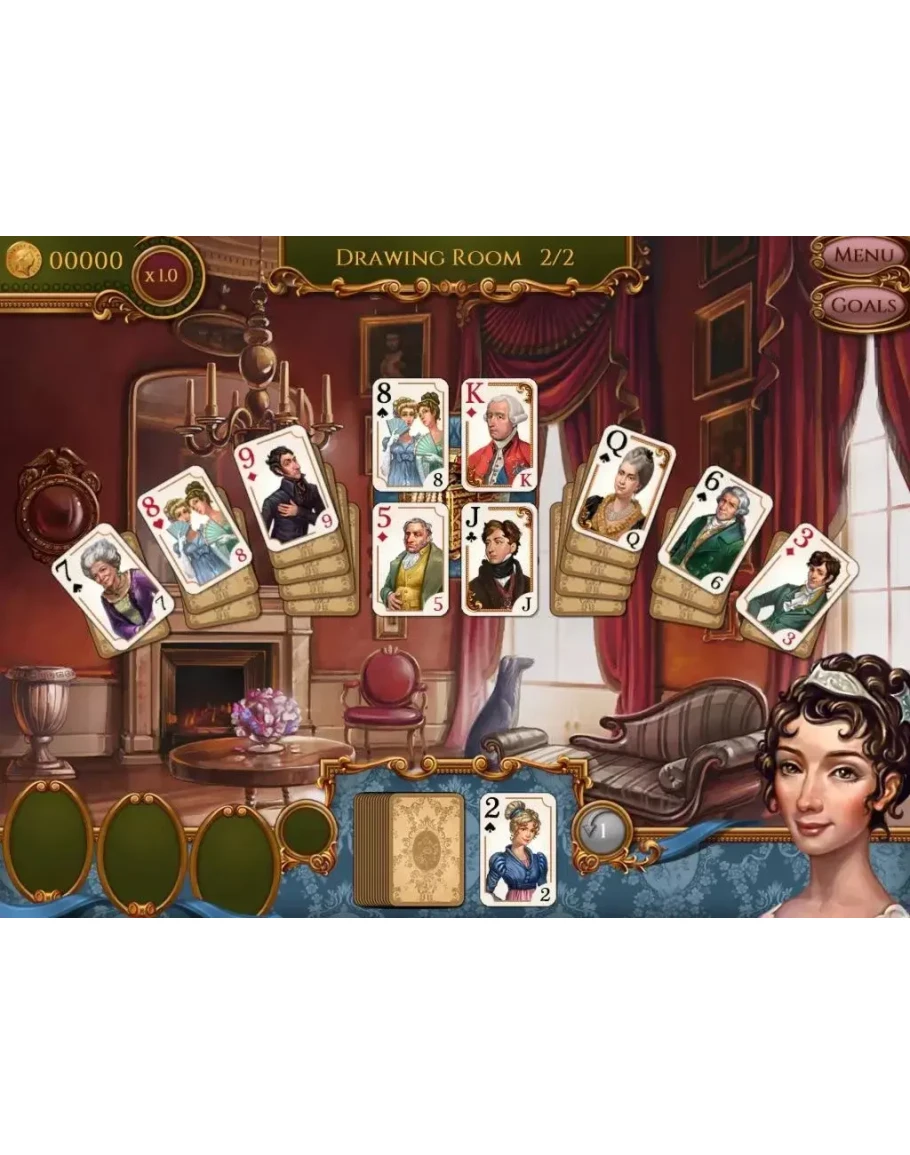Open the Menu button
The height and width of the screenshot is (1155, 910).
(x=863, y=256)
